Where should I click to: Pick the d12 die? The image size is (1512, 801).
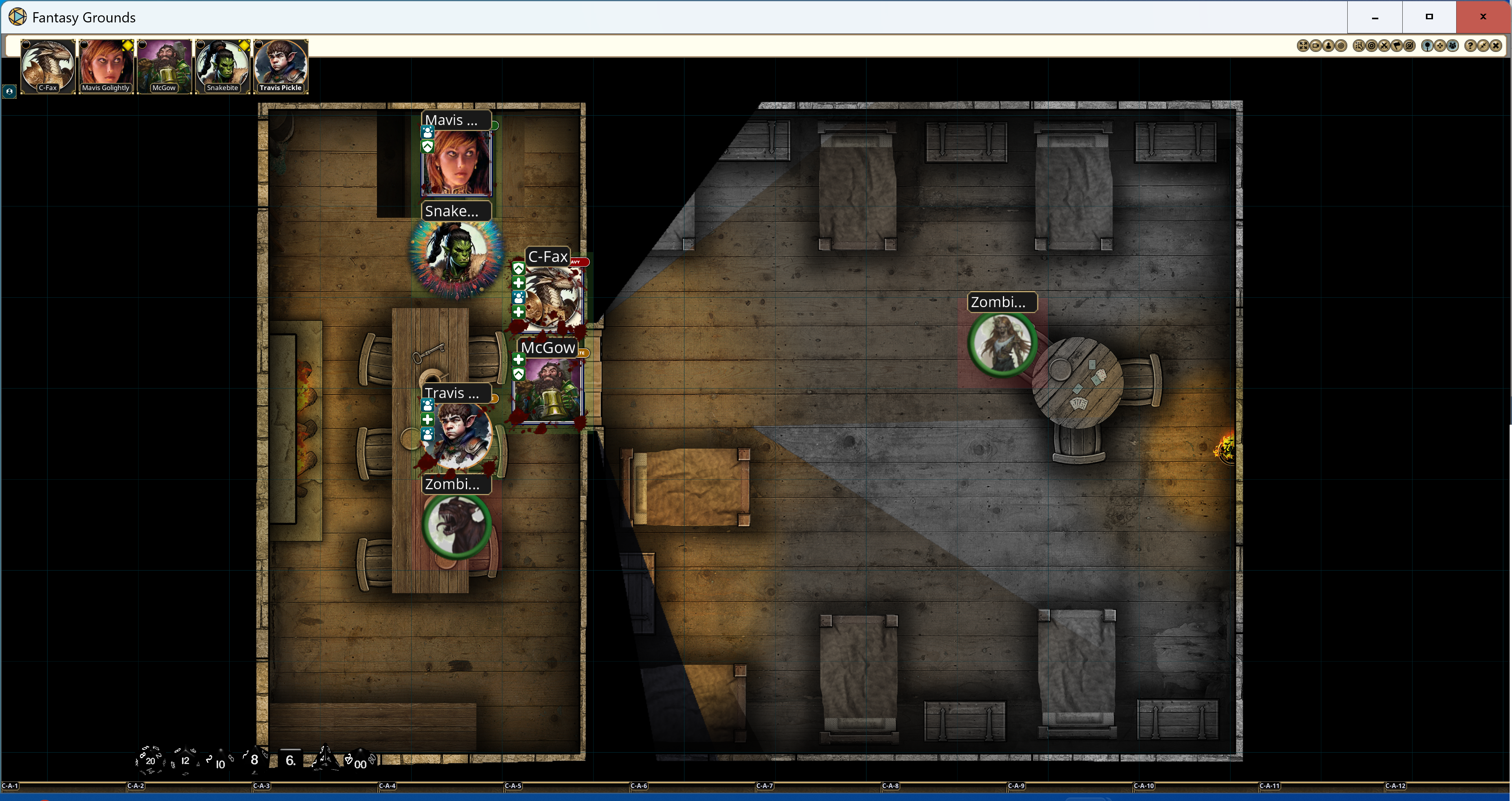185,760
